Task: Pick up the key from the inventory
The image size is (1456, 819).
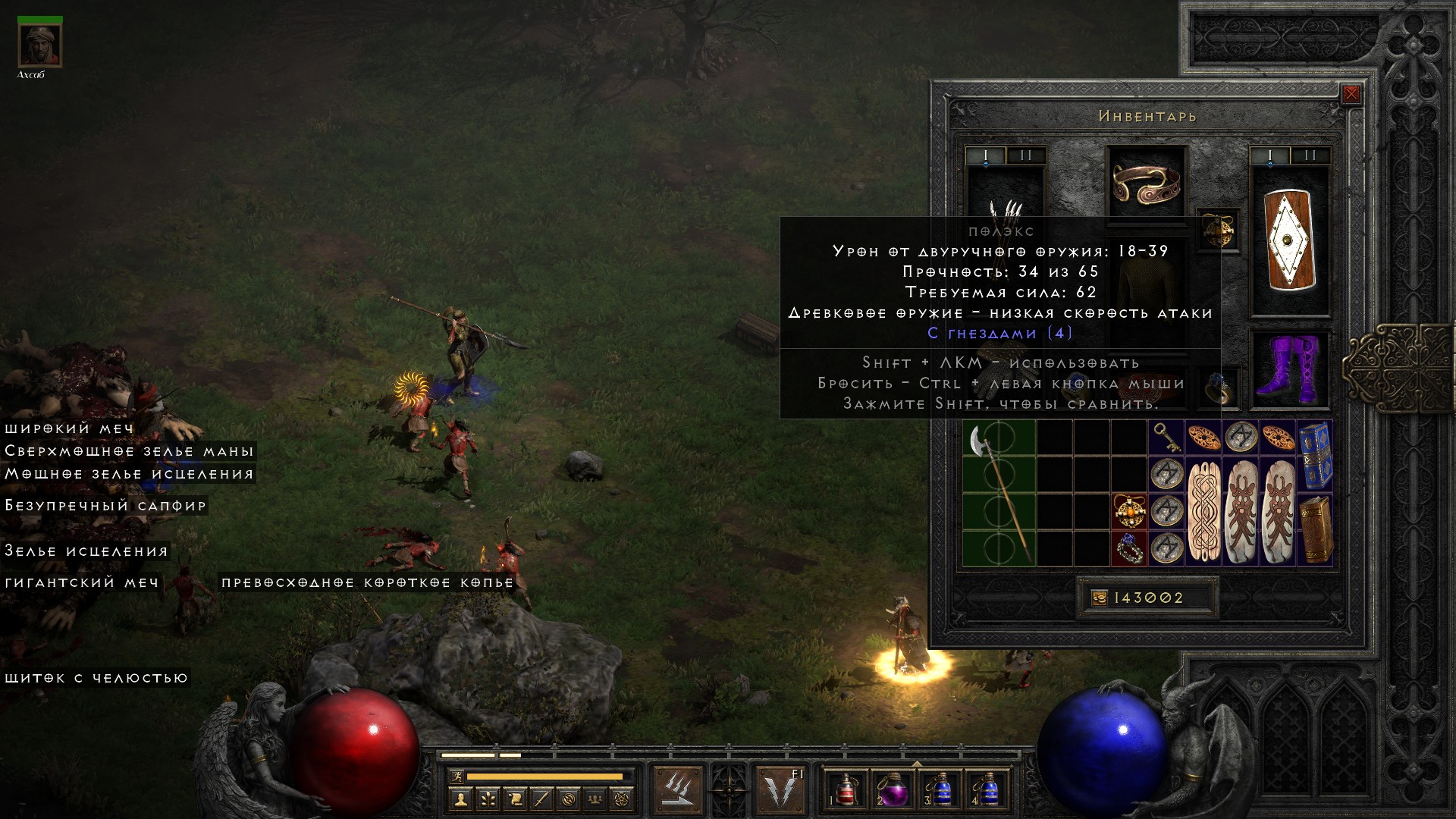Action: pos(1166,438)
